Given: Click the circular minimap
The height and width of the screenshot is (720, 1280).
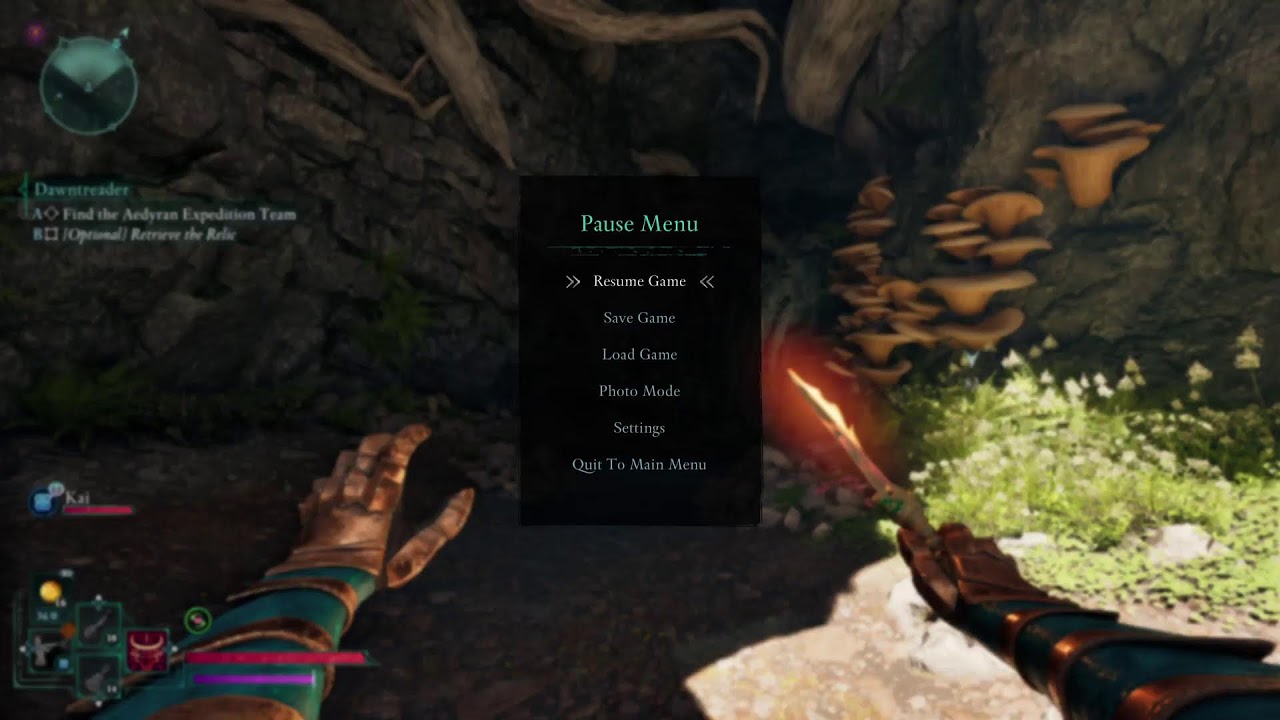Looking at the screenshot, I should tap(88, 88).
